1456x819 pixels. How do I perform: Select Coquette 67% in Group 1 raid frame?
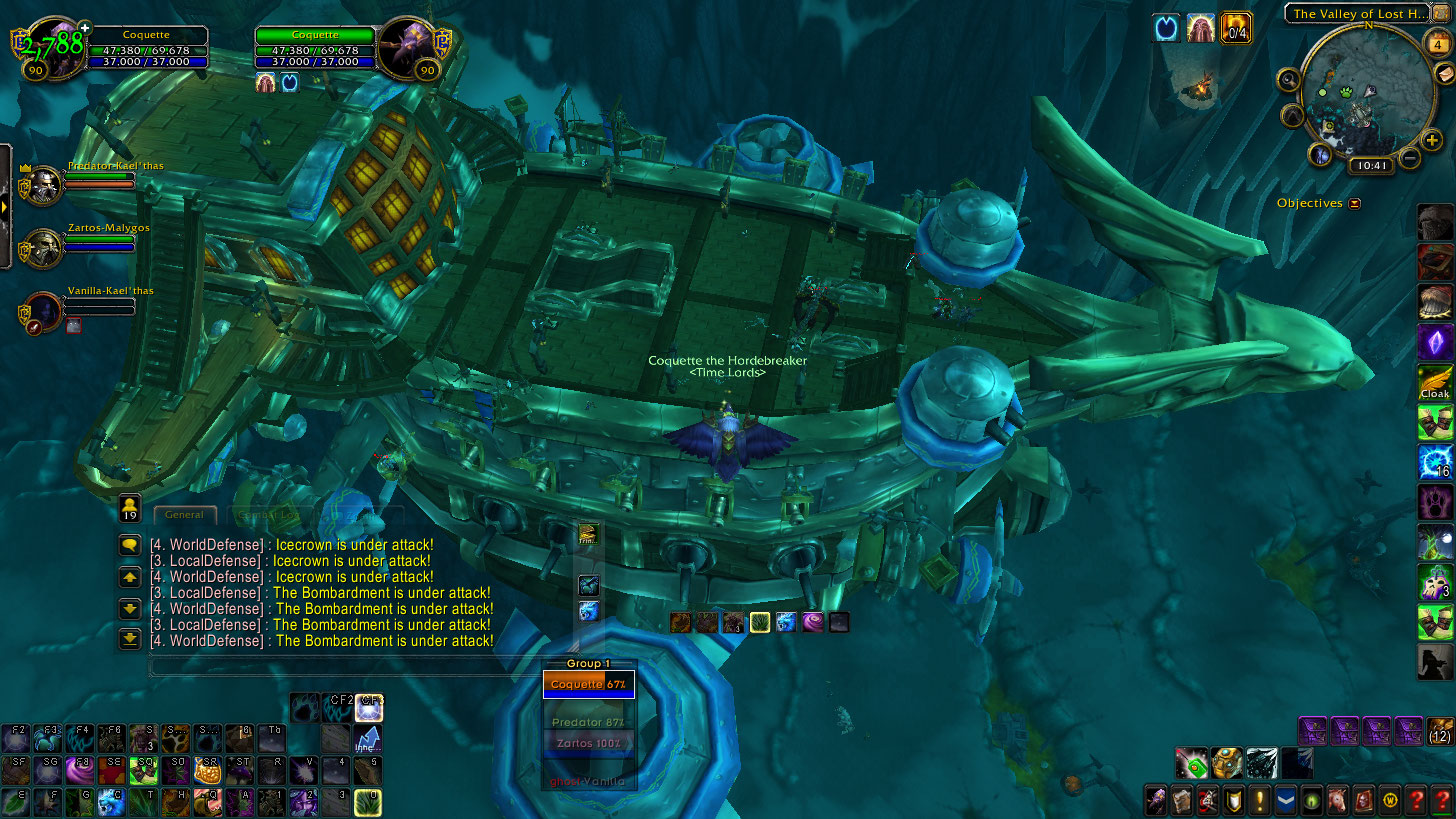pos(589,684)
